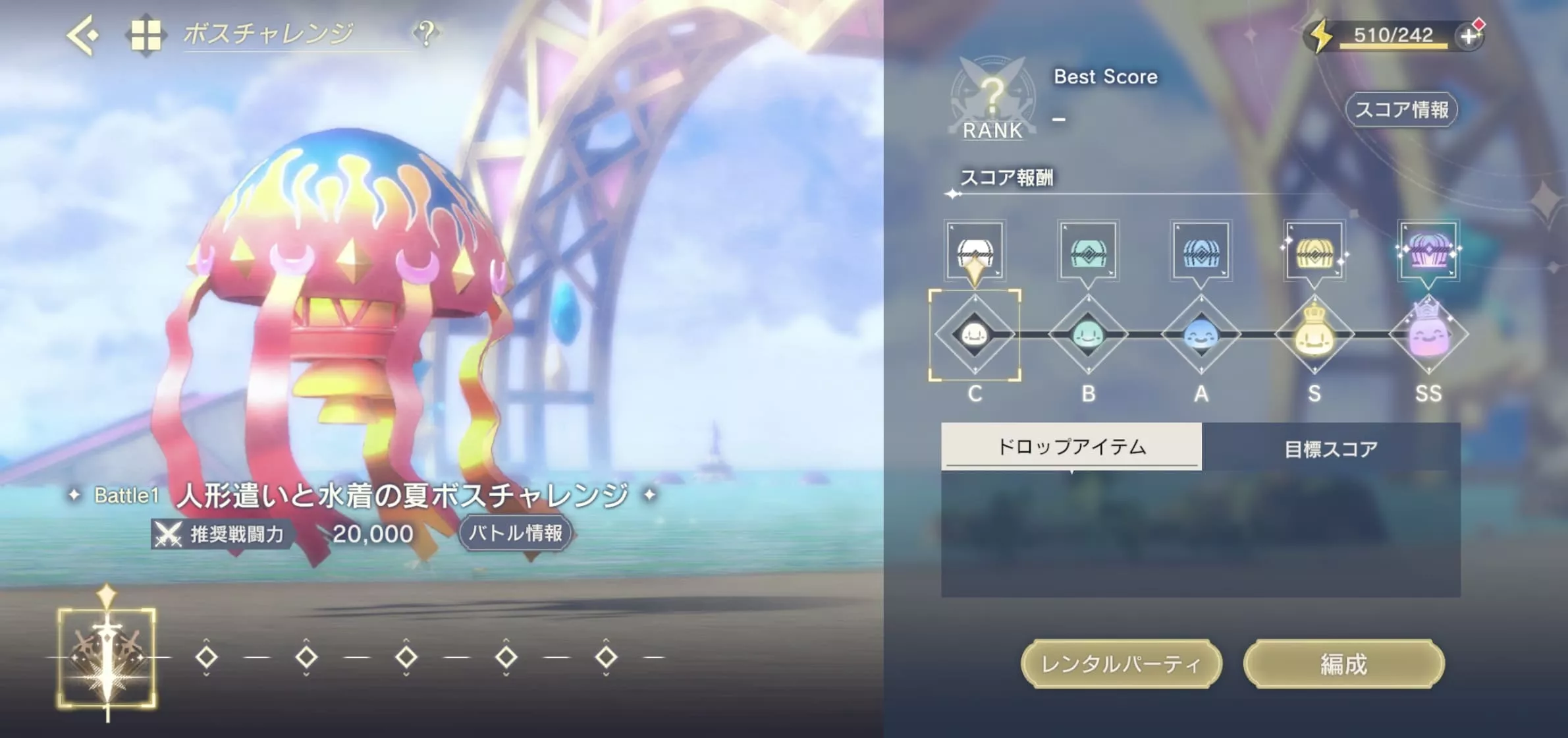The image size is (1568, 738).
Task: Open the SS rank reward chest
Action: pos(1429,252)
